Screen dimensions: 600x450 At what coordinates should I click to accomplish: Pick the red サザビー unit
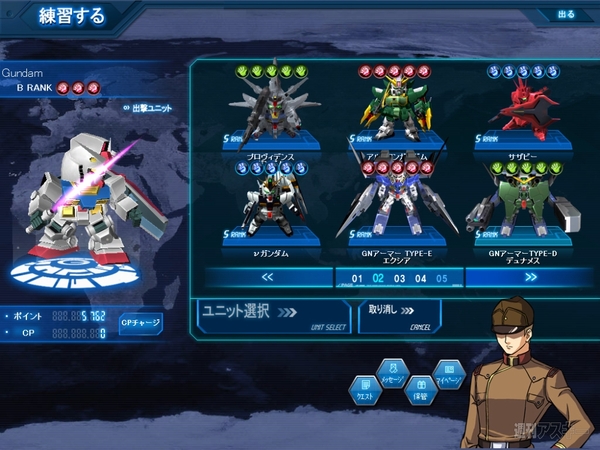523,110
